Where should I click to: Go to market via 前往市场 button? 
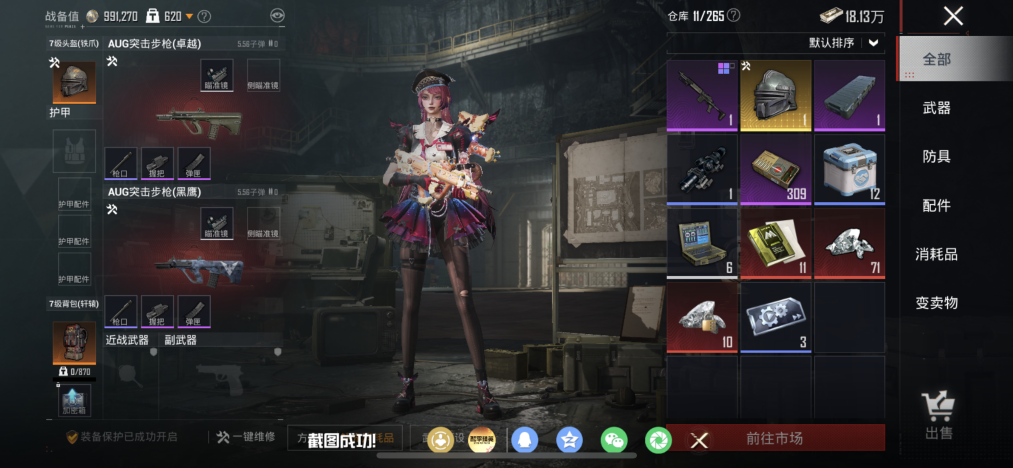(x=774, y=438)
